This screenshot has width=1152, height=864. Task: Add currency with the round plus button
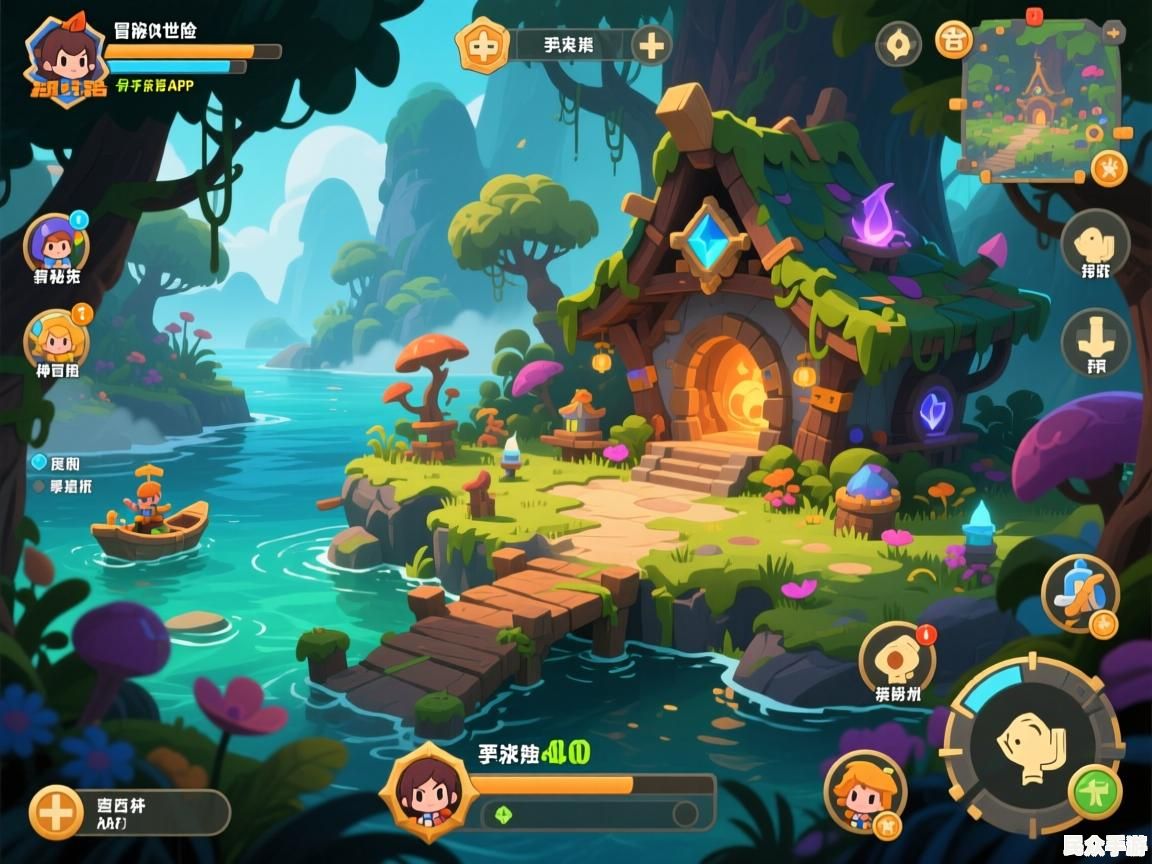pos(651,45)
